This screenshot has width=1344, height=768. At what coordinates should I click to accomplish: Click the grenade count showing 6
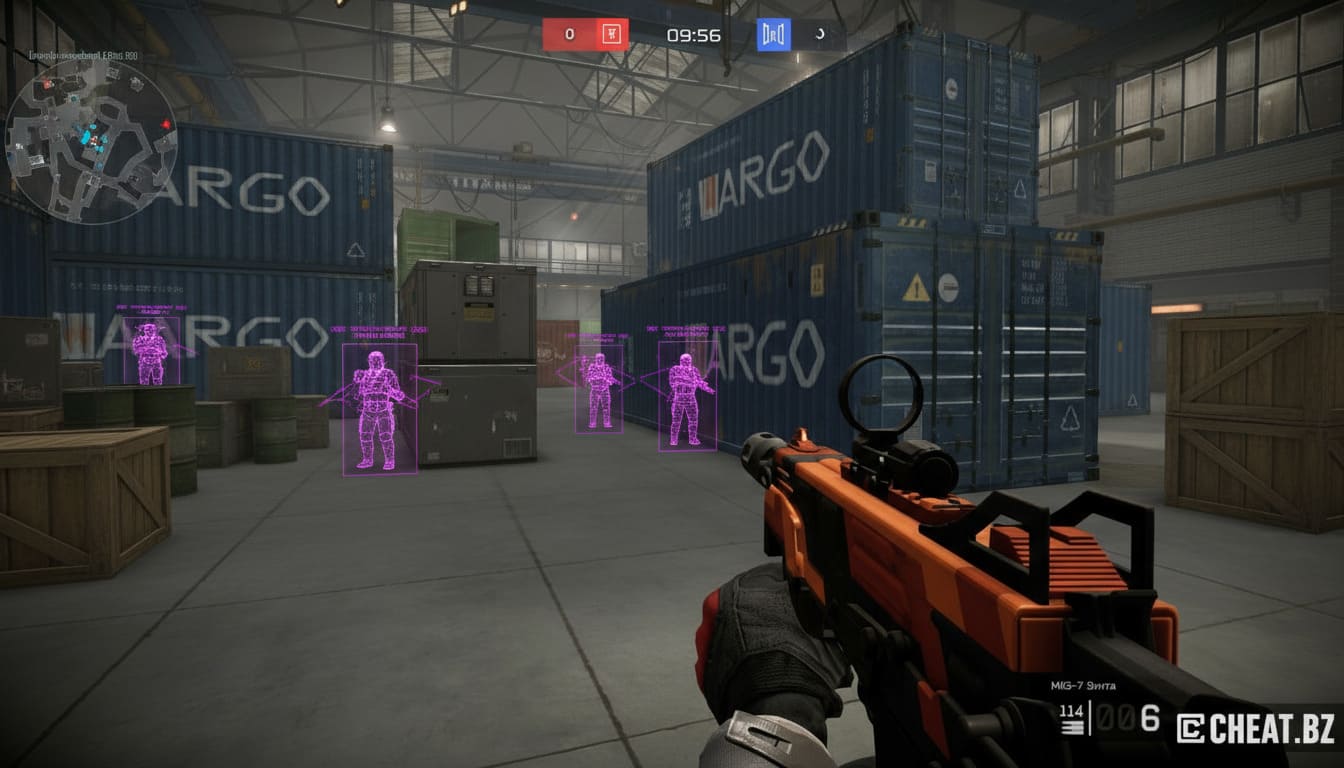click(x=1151, y=719)
